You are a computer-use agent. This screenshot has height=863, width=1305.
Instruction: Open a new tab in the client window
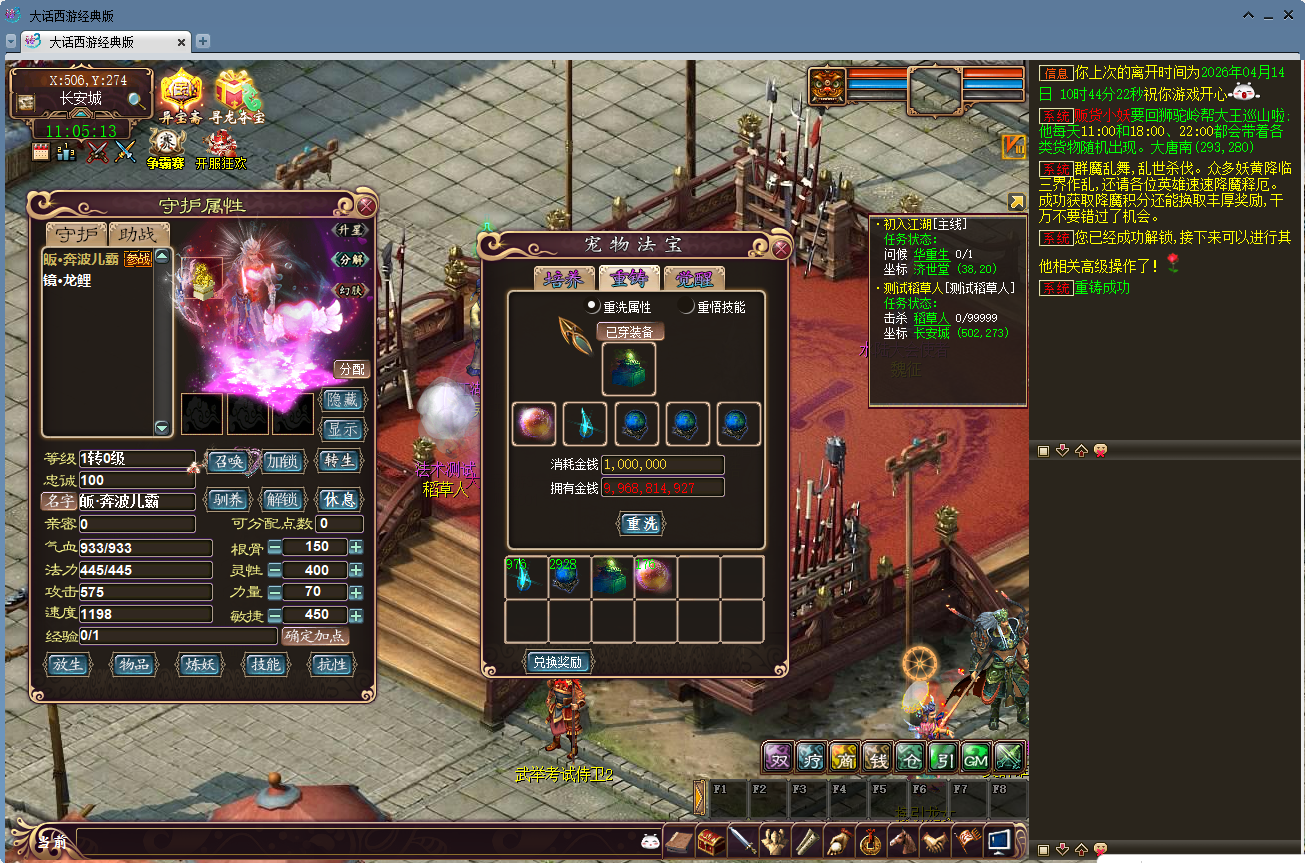203,41
